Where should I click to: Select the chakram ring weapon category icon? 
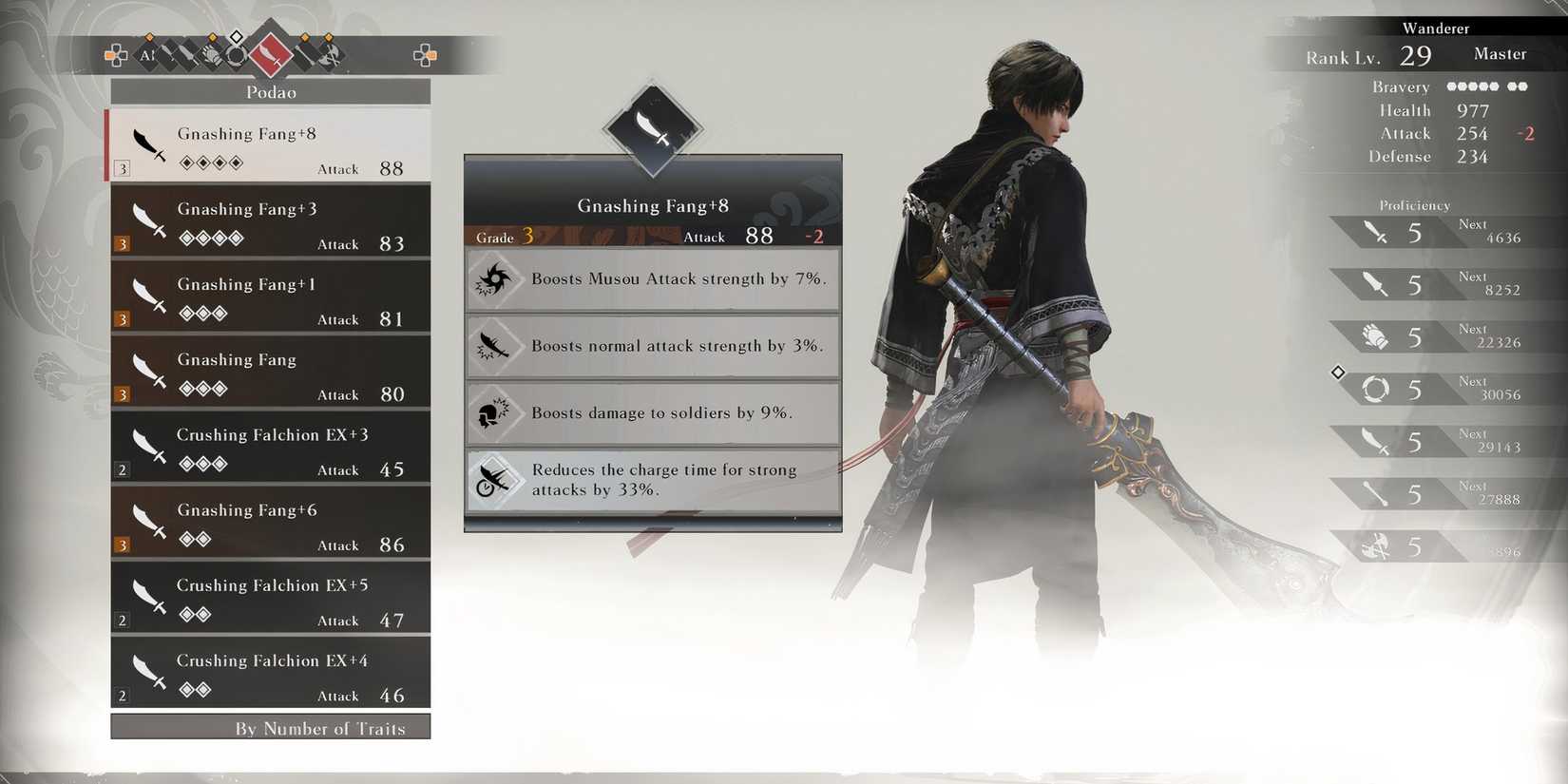point(235,55)
